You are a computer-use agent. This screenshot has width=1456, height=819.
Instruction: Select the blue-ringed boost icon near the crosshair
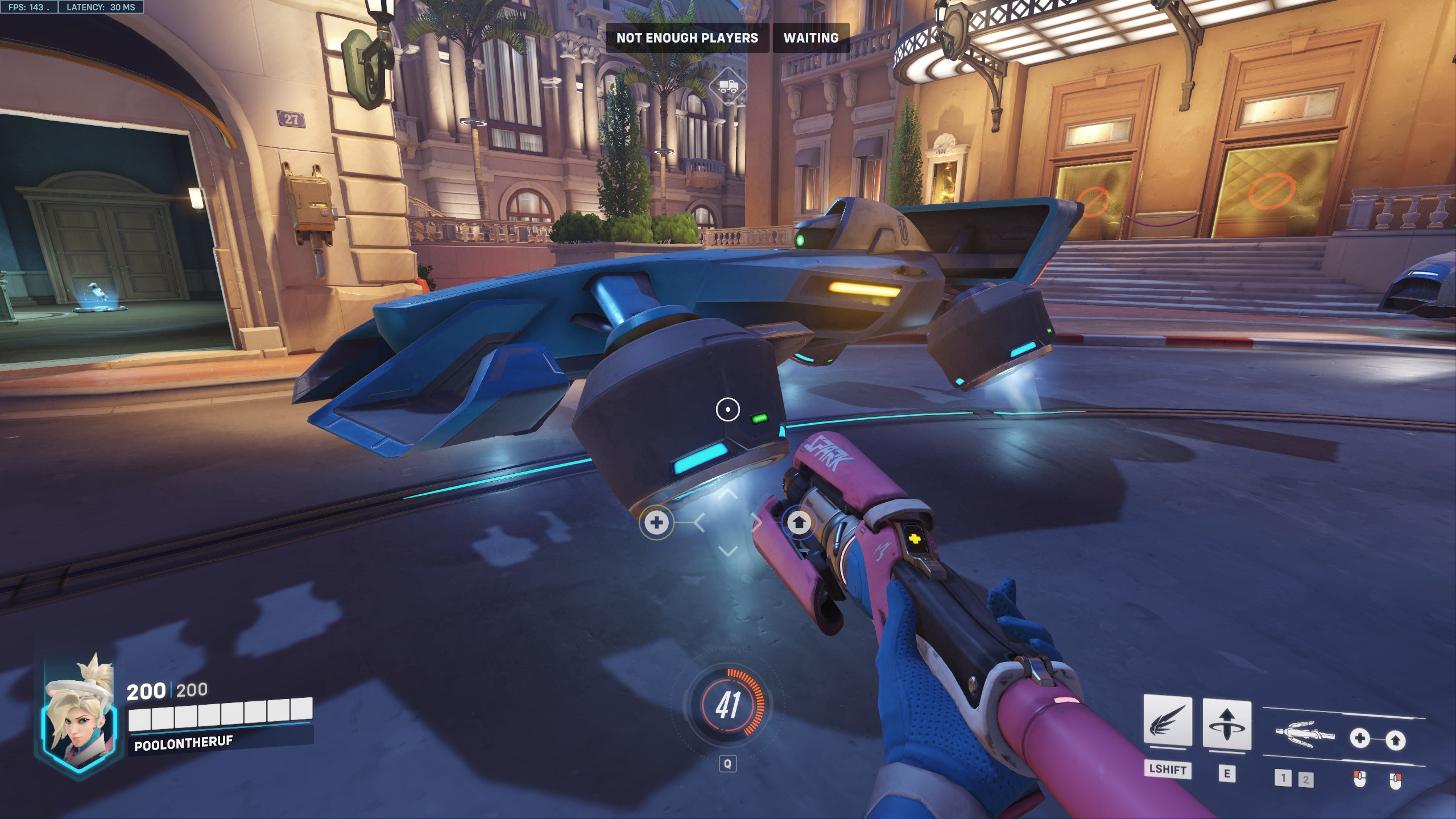point(799,522)
